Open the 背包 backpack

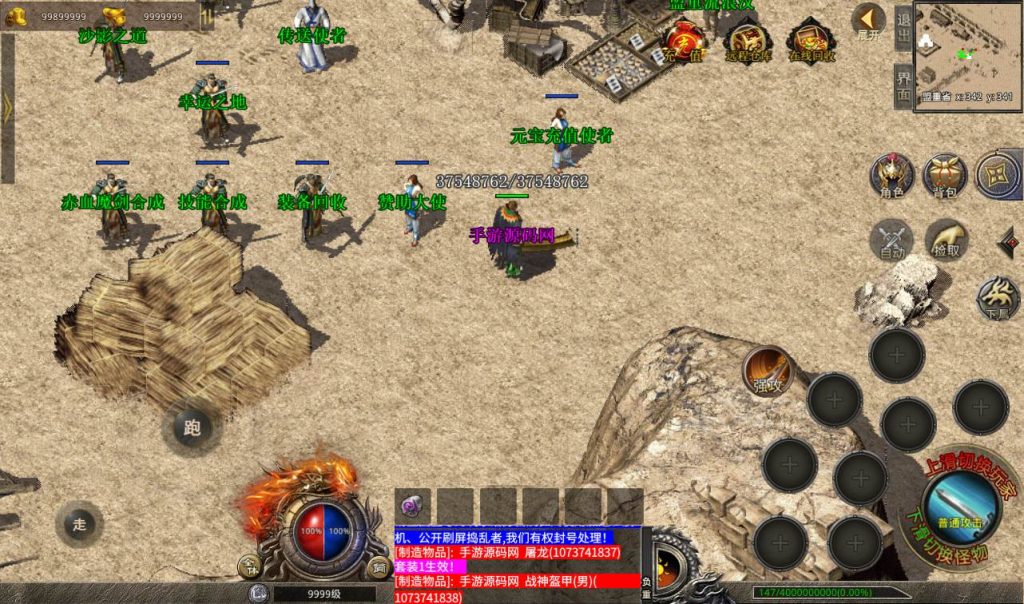(x=945, y=175)
